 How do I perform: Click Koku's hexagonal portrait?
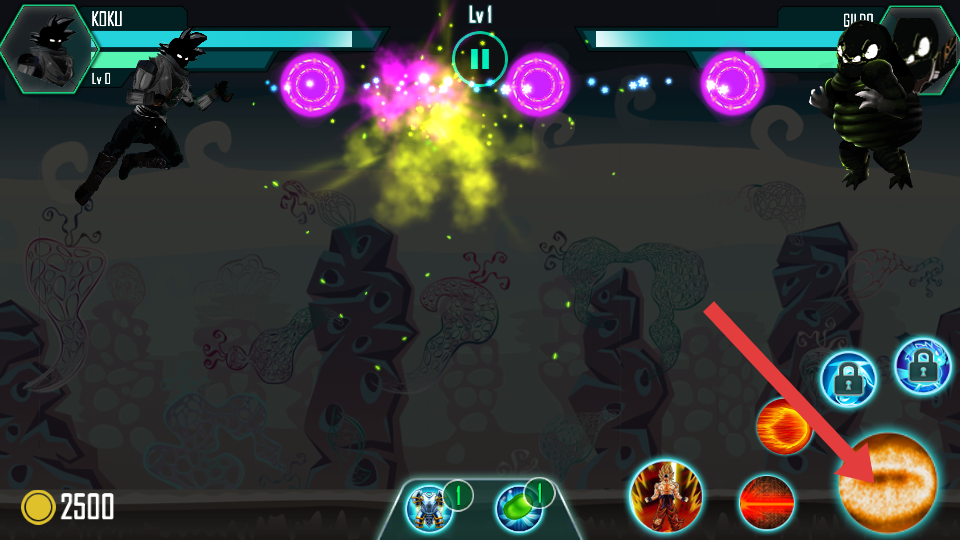pos(48,48)
